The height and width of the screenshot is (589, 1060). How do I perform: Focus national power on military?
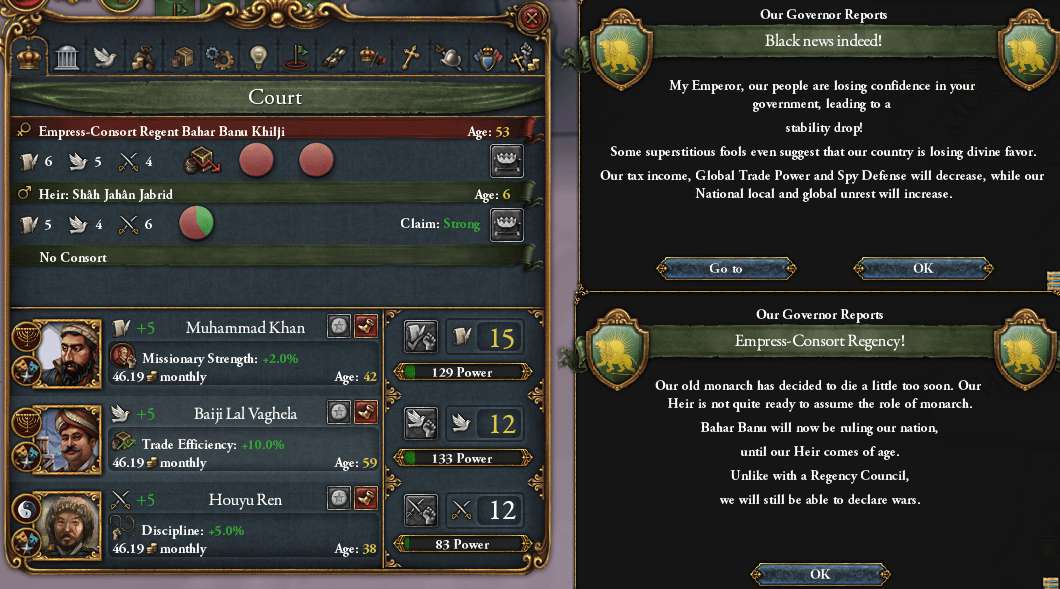pos(420,510)
